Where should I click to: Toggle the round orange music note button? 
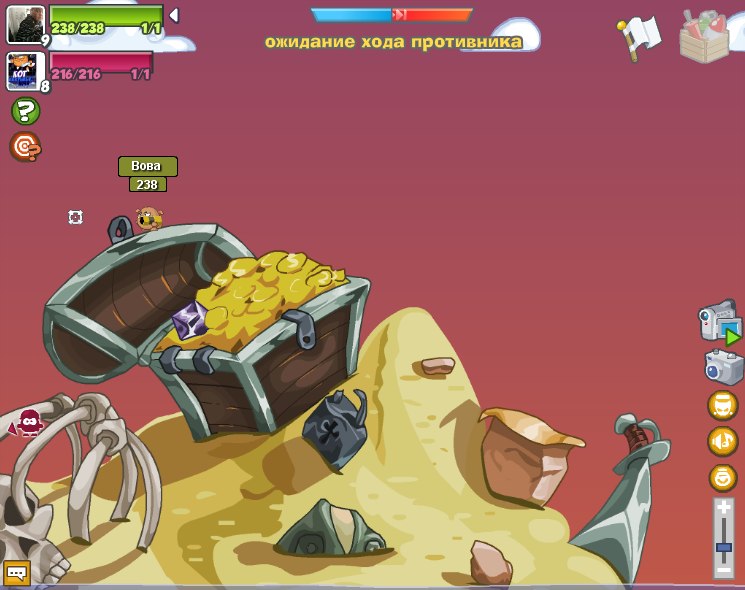coord(723,441)
